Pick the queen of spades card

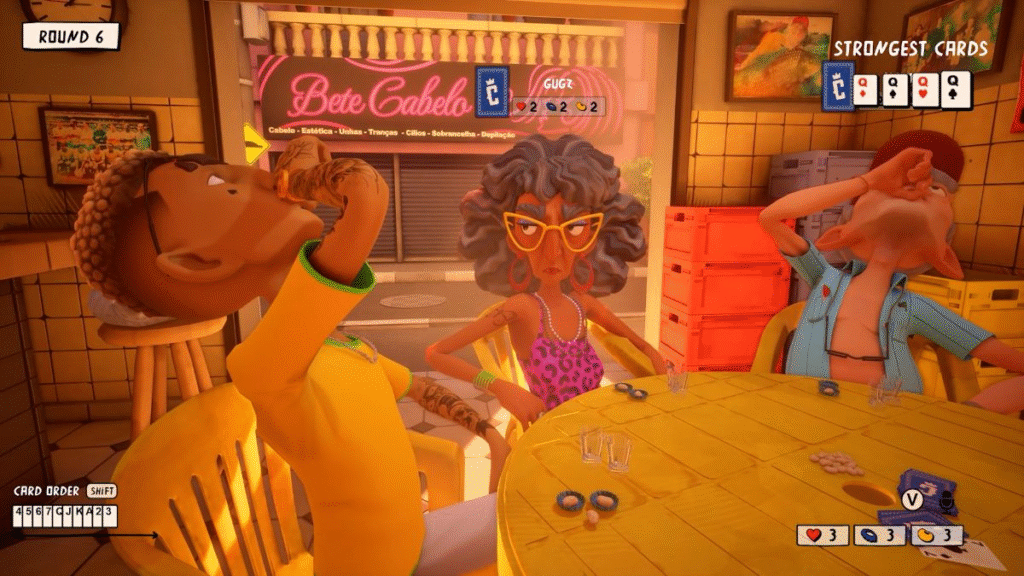pyautogui.click(x=895, y=90)
